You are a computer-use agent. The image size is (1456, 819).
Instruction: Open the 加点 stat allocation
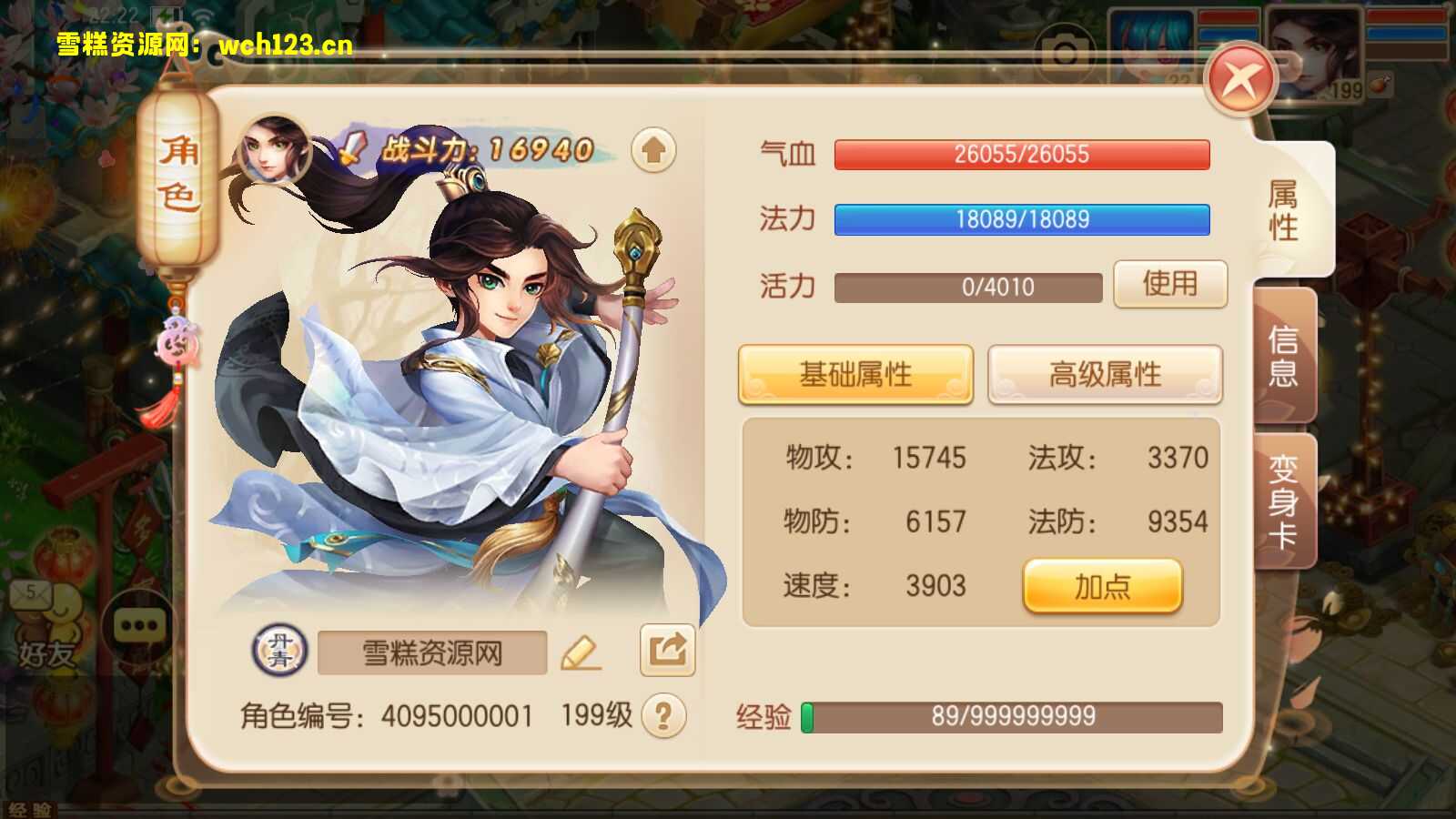1102,587
